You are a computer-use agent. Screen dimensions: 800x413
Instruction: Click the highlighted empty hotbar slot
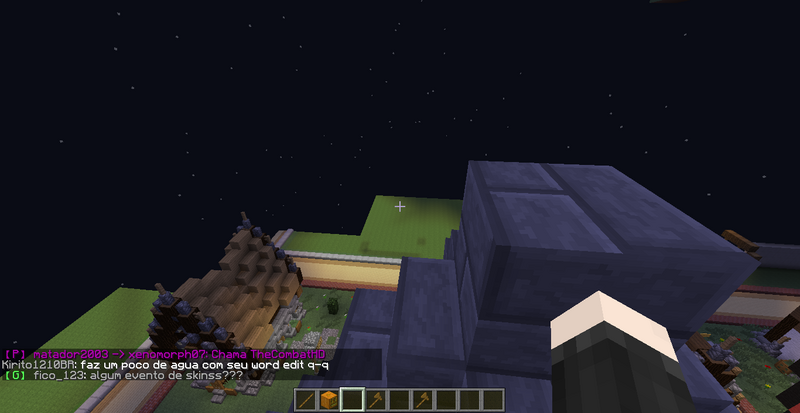351,400
